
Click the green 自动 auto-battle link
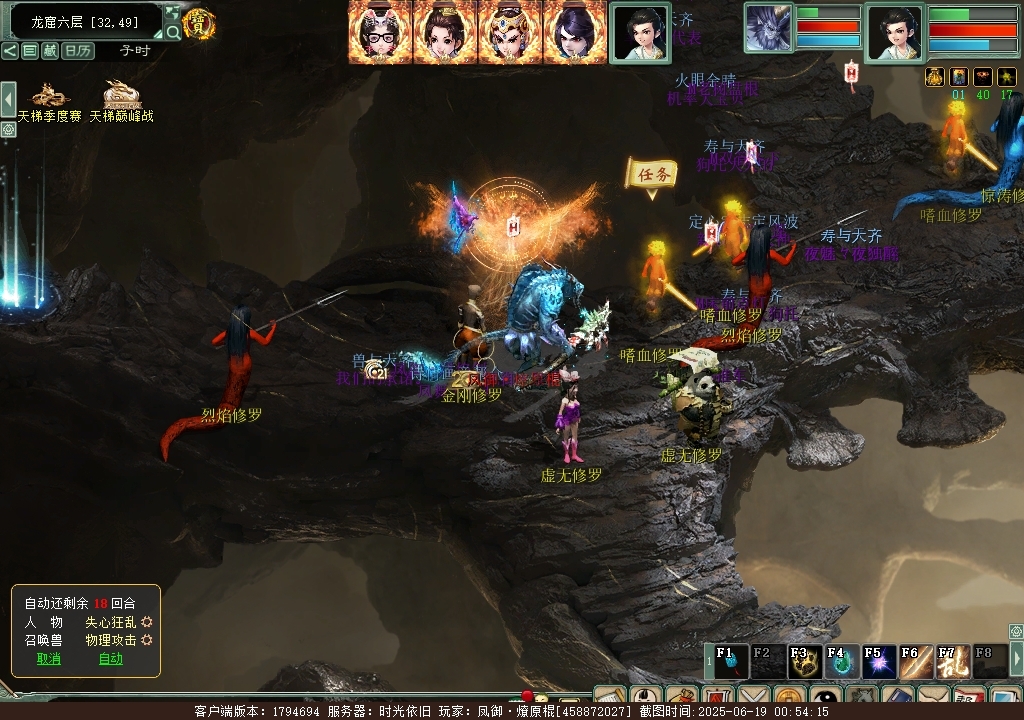click(110, 659)
